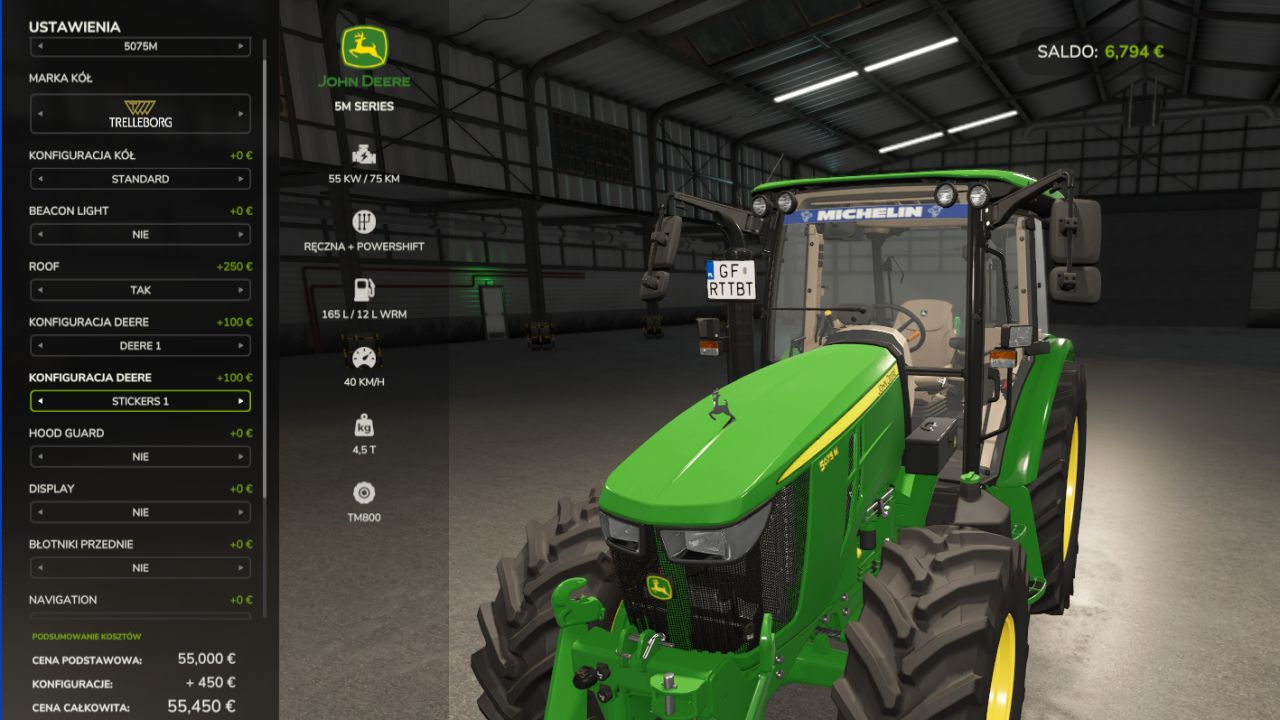
Task: Select next Trelleborg wheel brand arrow
Action: (241, 114)
